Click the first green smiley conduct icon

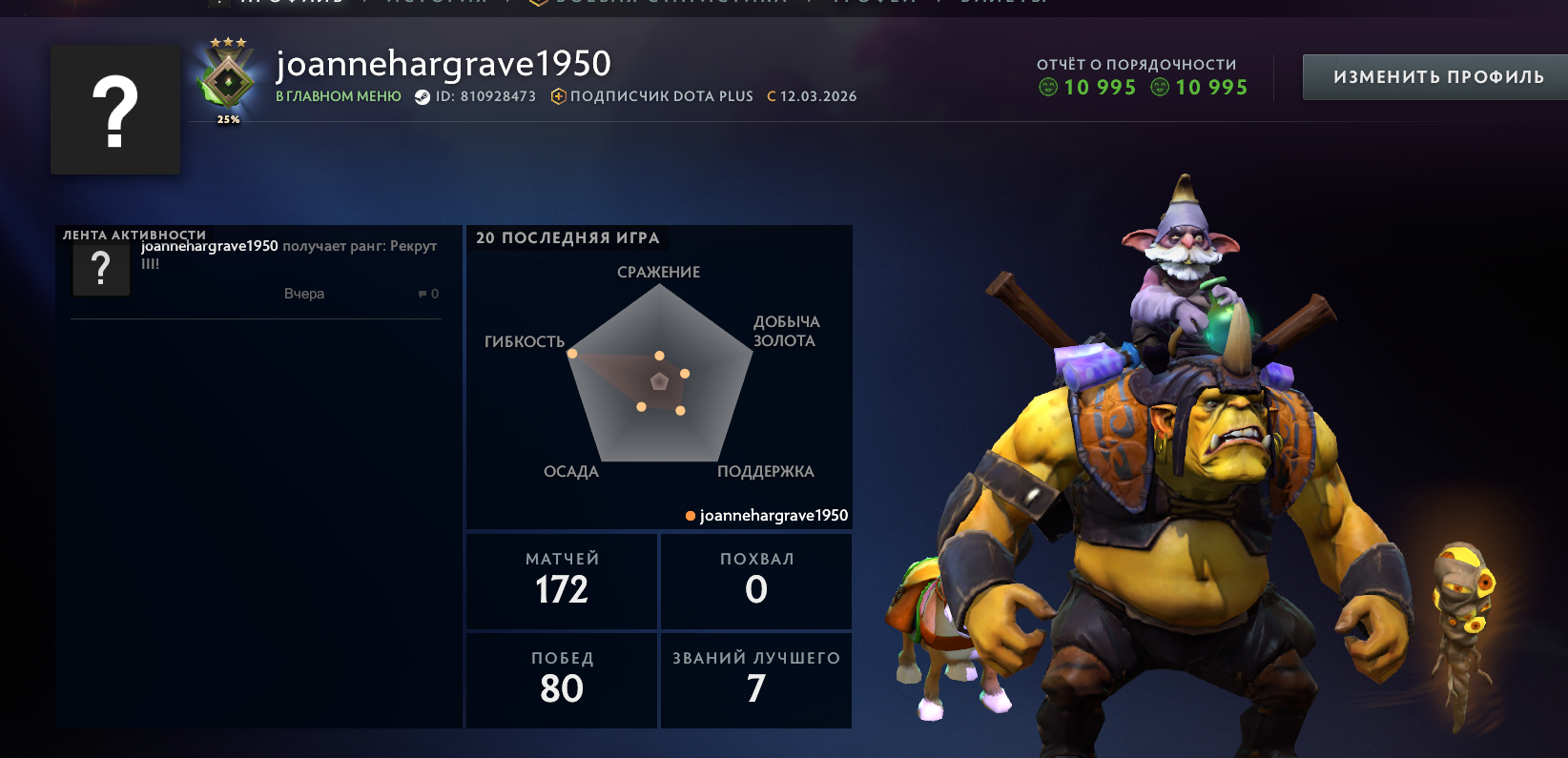[x=1048, y=87]
